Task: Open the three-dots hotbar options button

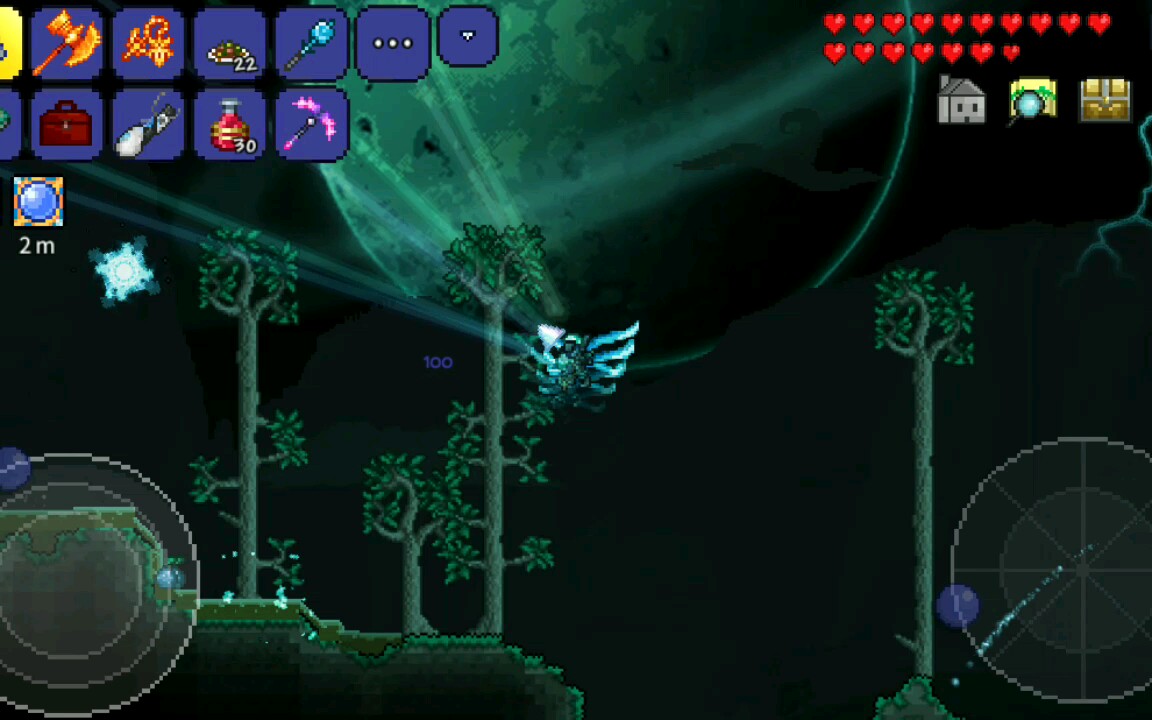Action: (x=392, y=43)
